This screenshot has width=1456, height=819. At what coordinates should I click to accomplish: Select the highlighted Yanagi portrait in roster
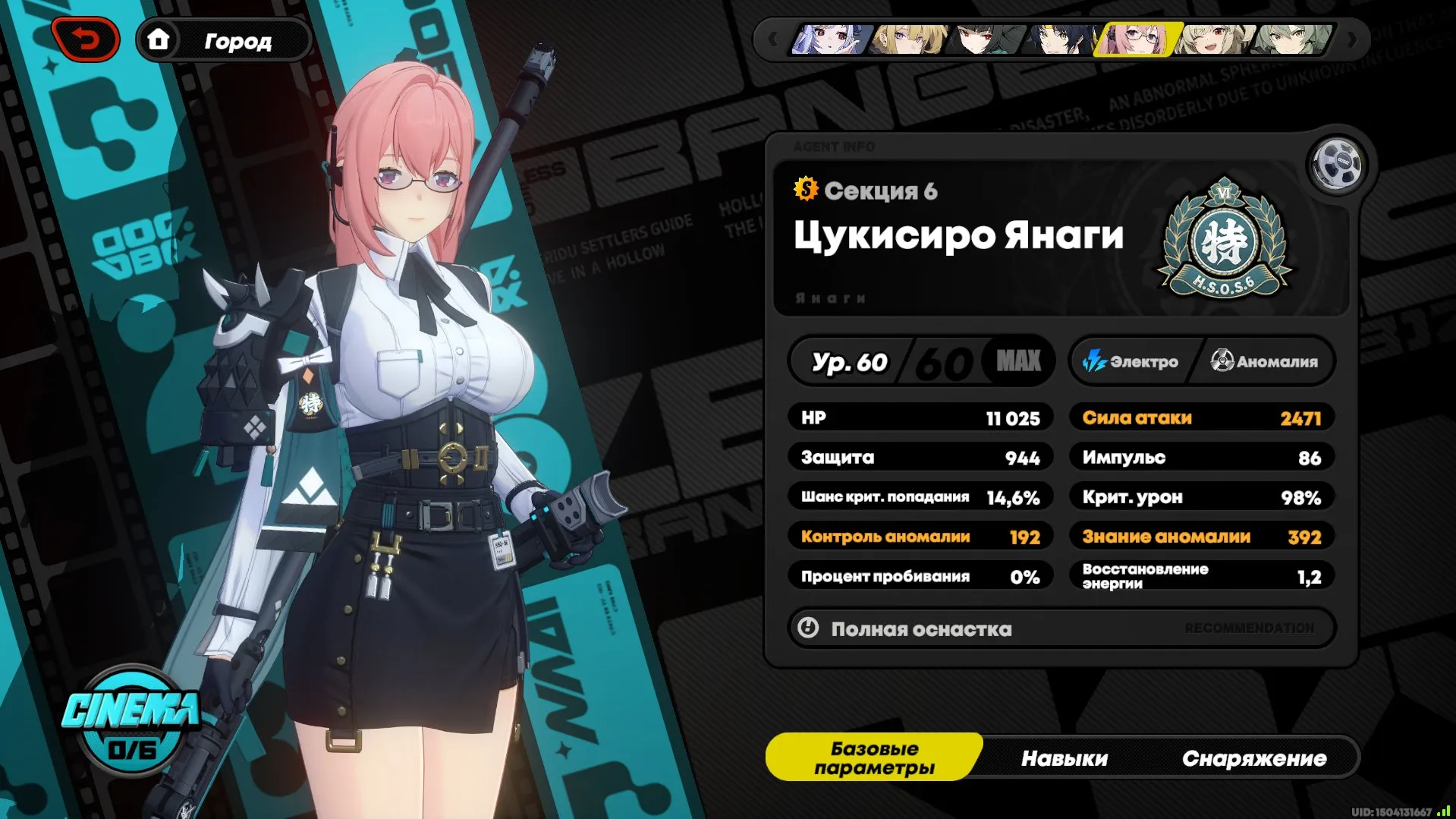click(x=1137, y=39)
